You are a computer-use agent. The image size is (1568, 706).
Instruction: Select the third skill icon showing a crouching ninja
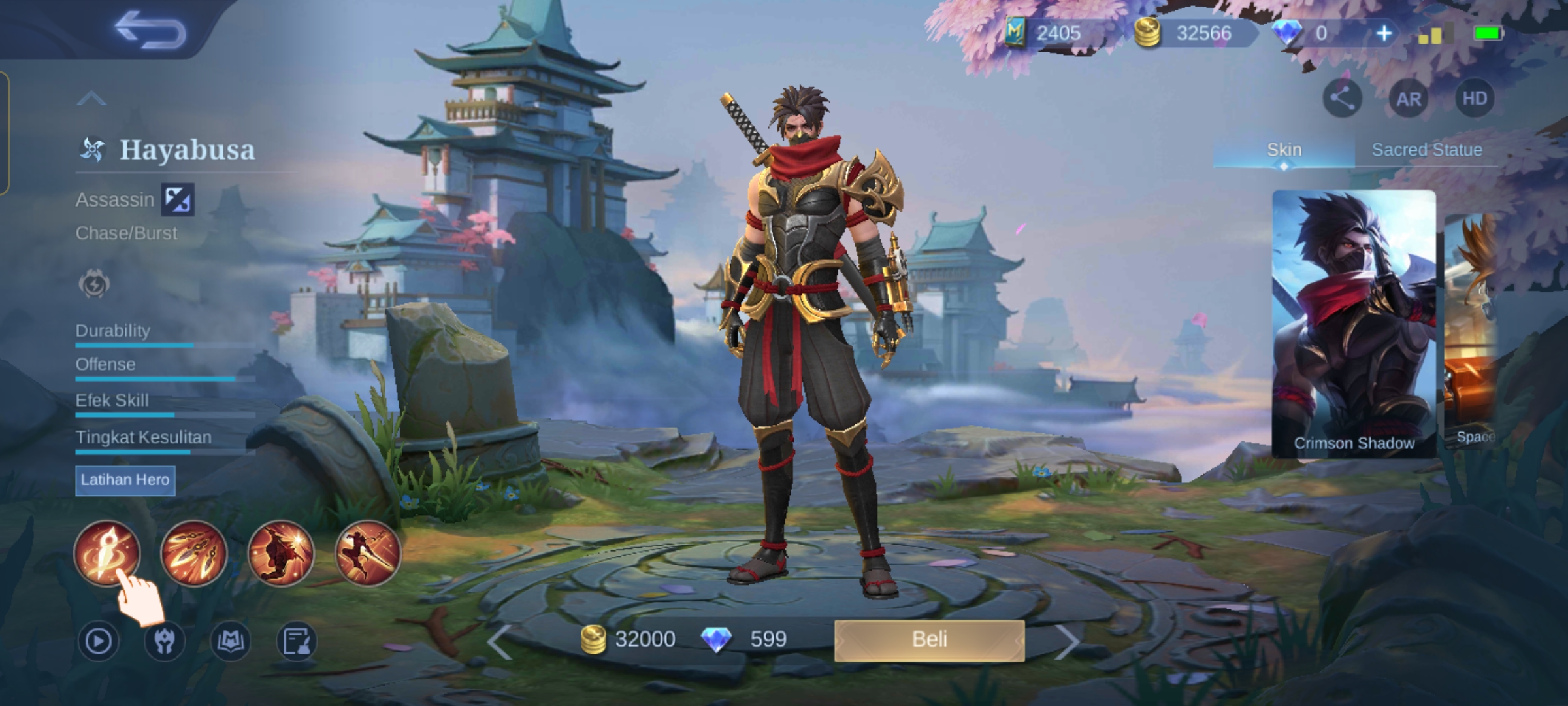coord(281,553)
